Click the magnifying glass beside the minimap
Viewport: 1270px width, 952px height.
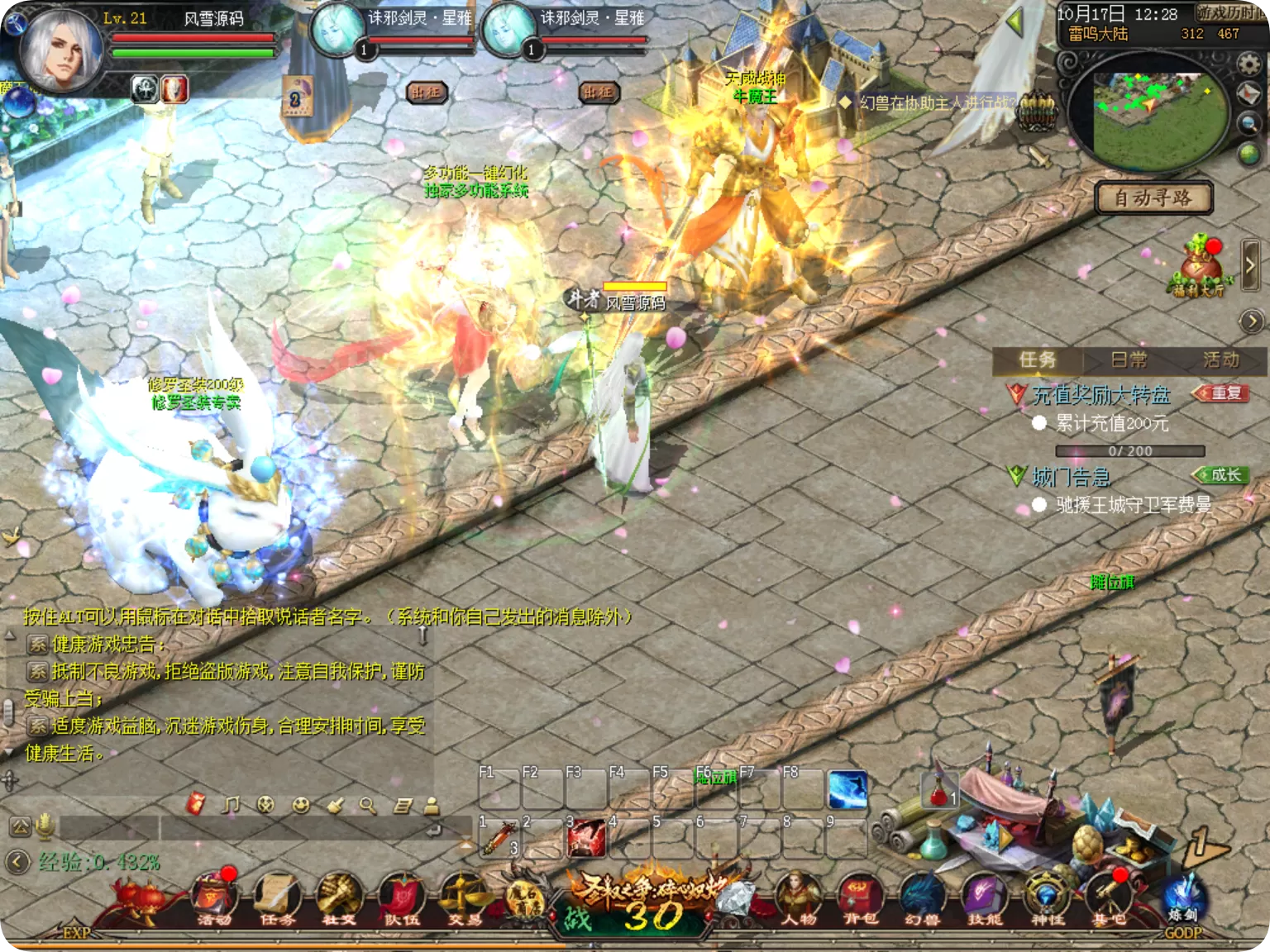click(1249, 124)
